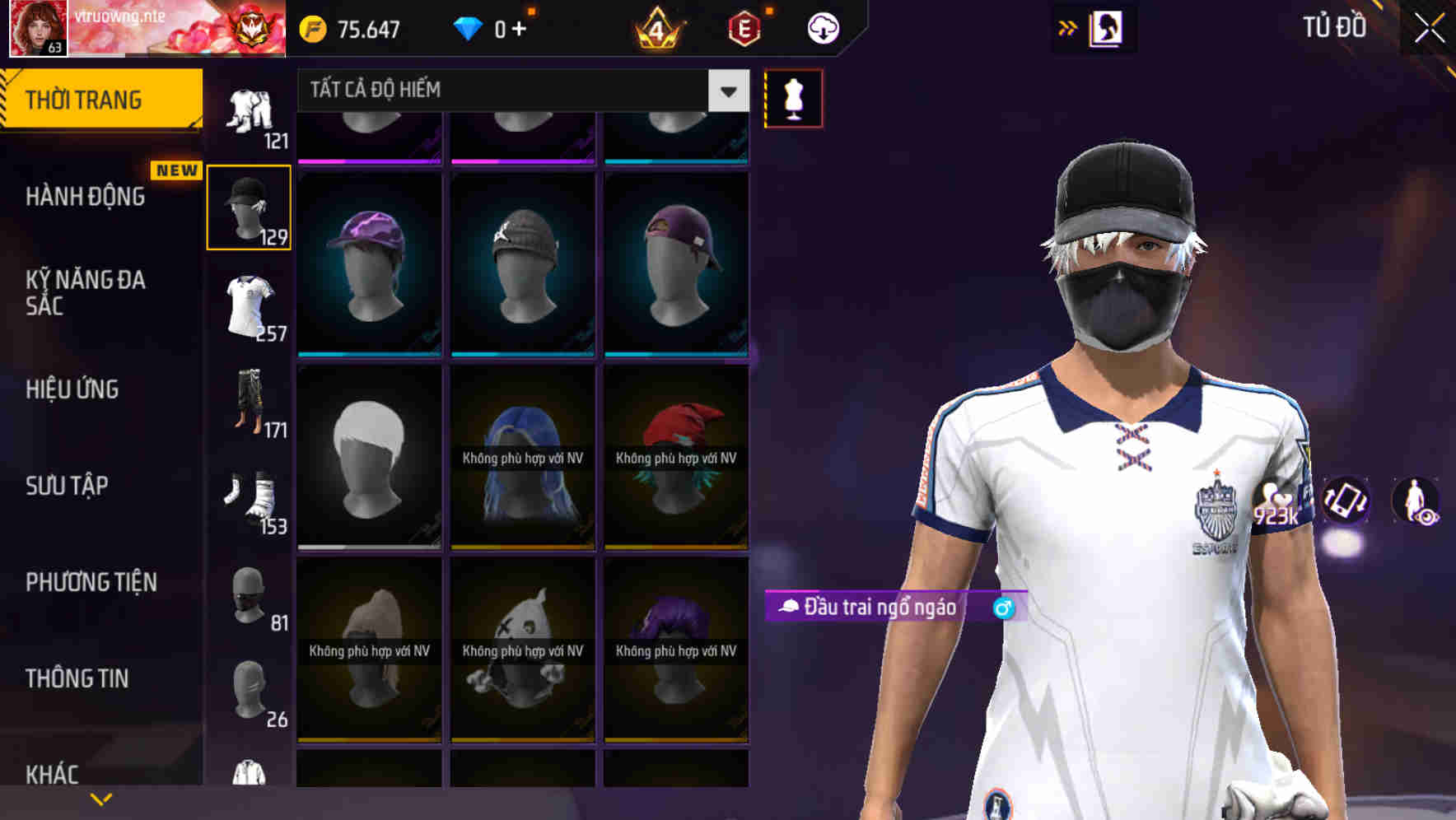Image resolution: width=1456 pixels, height=820 pixels.
Task: Collapse the panel using the double chevron arrows
Action: (x=1067, y=27)
